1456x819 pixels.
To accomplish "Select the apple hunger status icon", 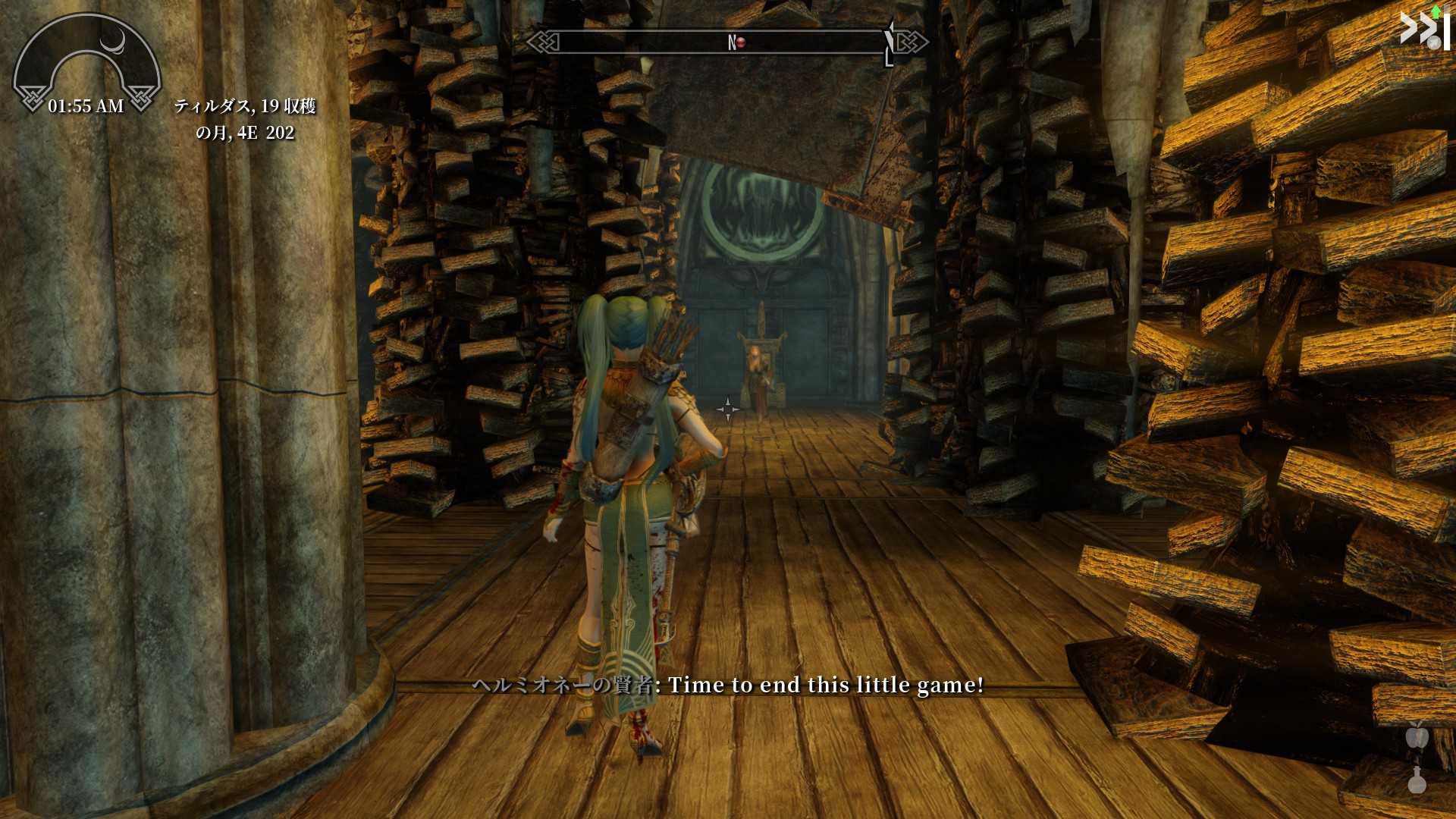I will tap(1417, 736).
